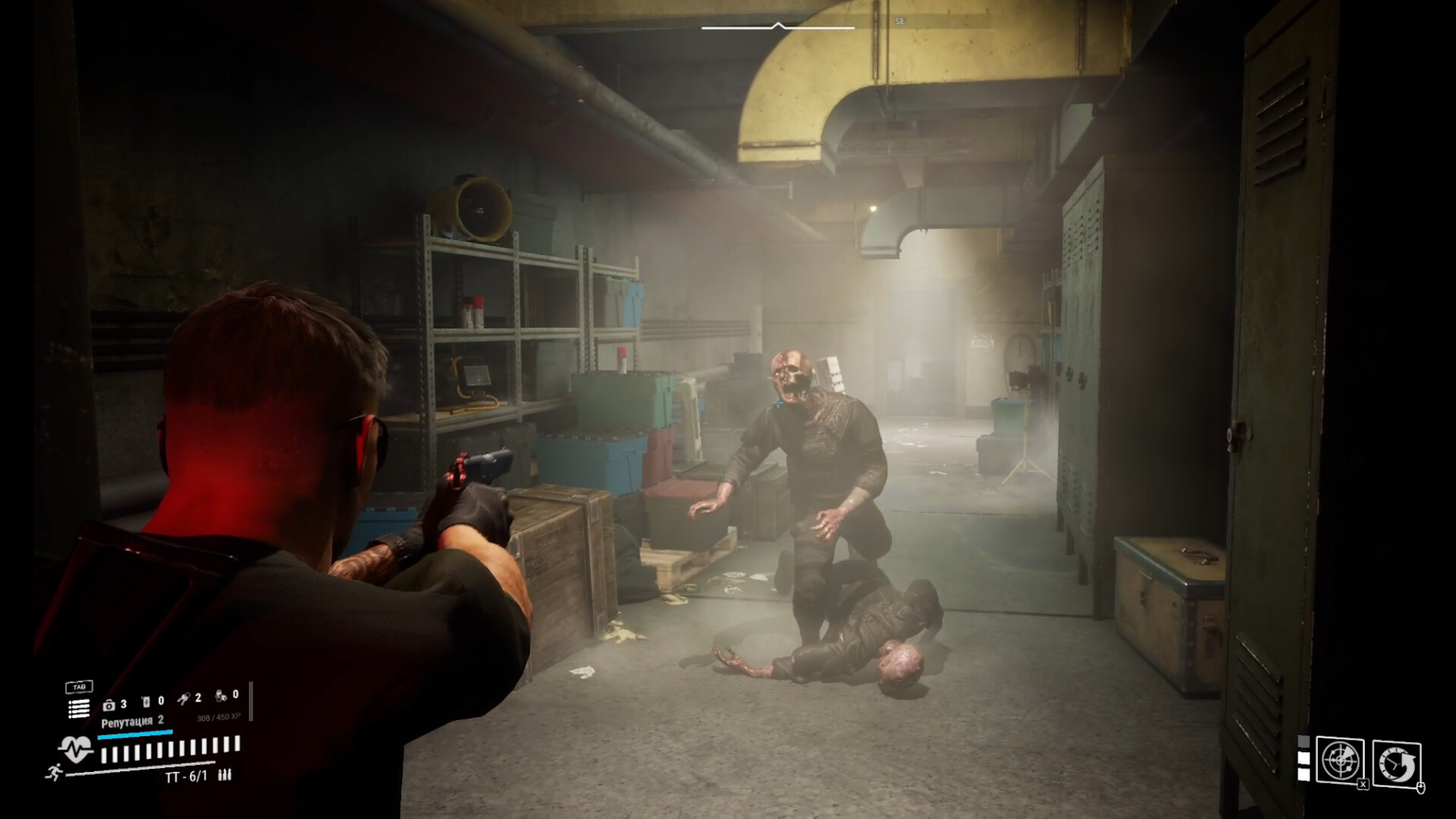
Task: Click the Репутация 2 label
Action: (131, 723)
